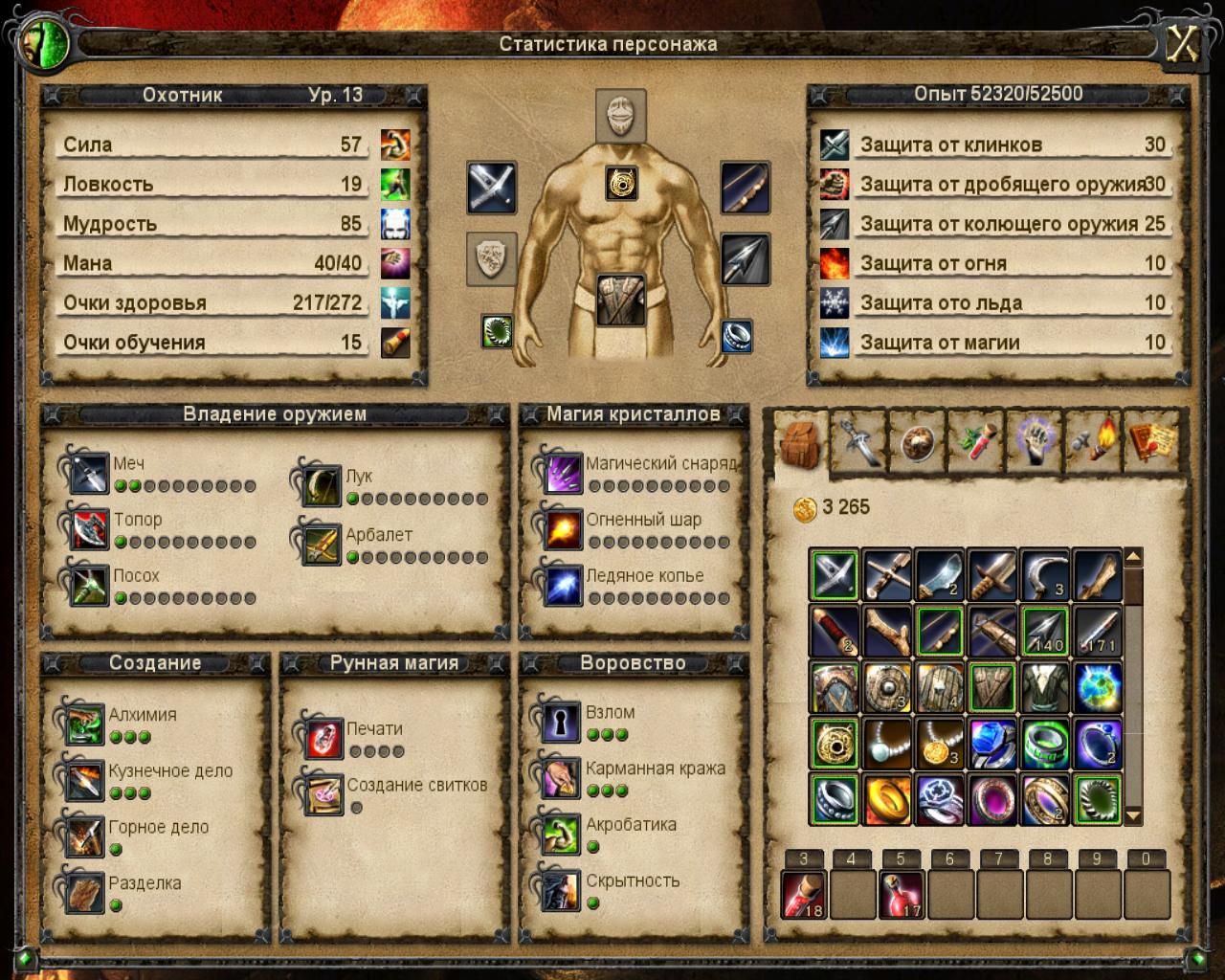The image size is (1225, 980).
Task: Click the Ледяное копье spell icon
Action: point(562,586)
